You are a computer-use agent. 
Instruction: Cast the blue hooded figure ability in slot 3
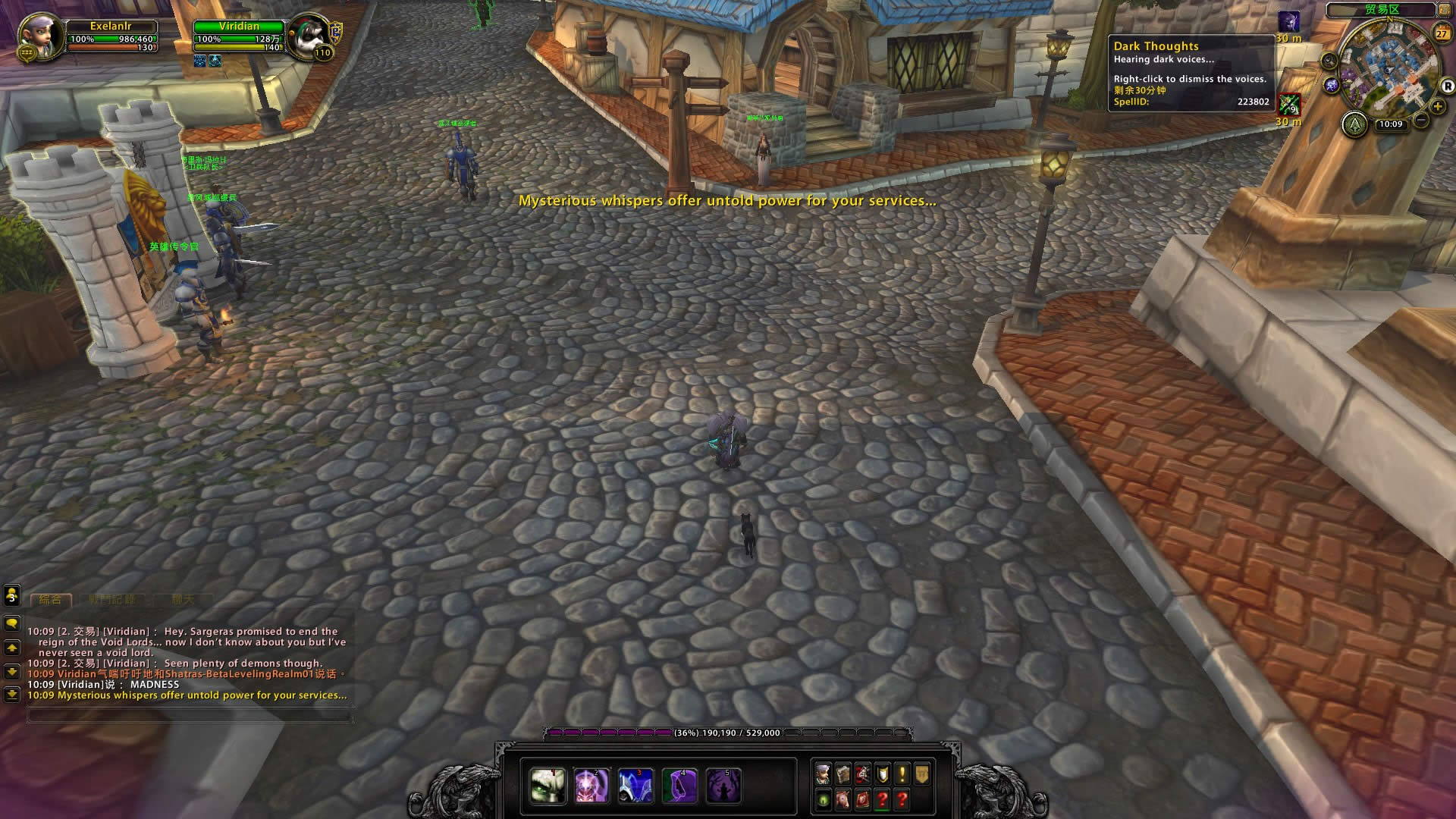[635, 786]
